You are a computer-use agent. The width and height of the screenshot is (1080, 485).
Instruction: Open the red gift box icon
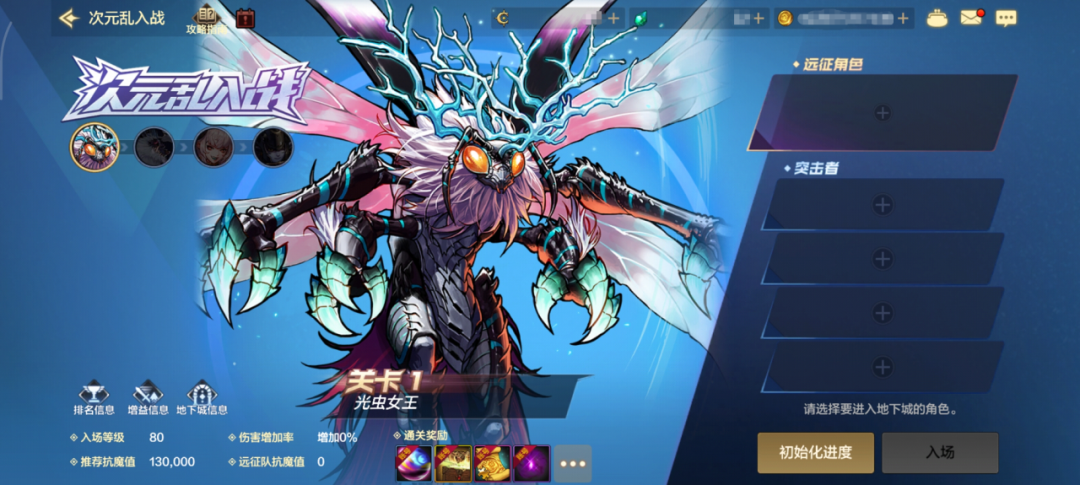pos(246,17)
